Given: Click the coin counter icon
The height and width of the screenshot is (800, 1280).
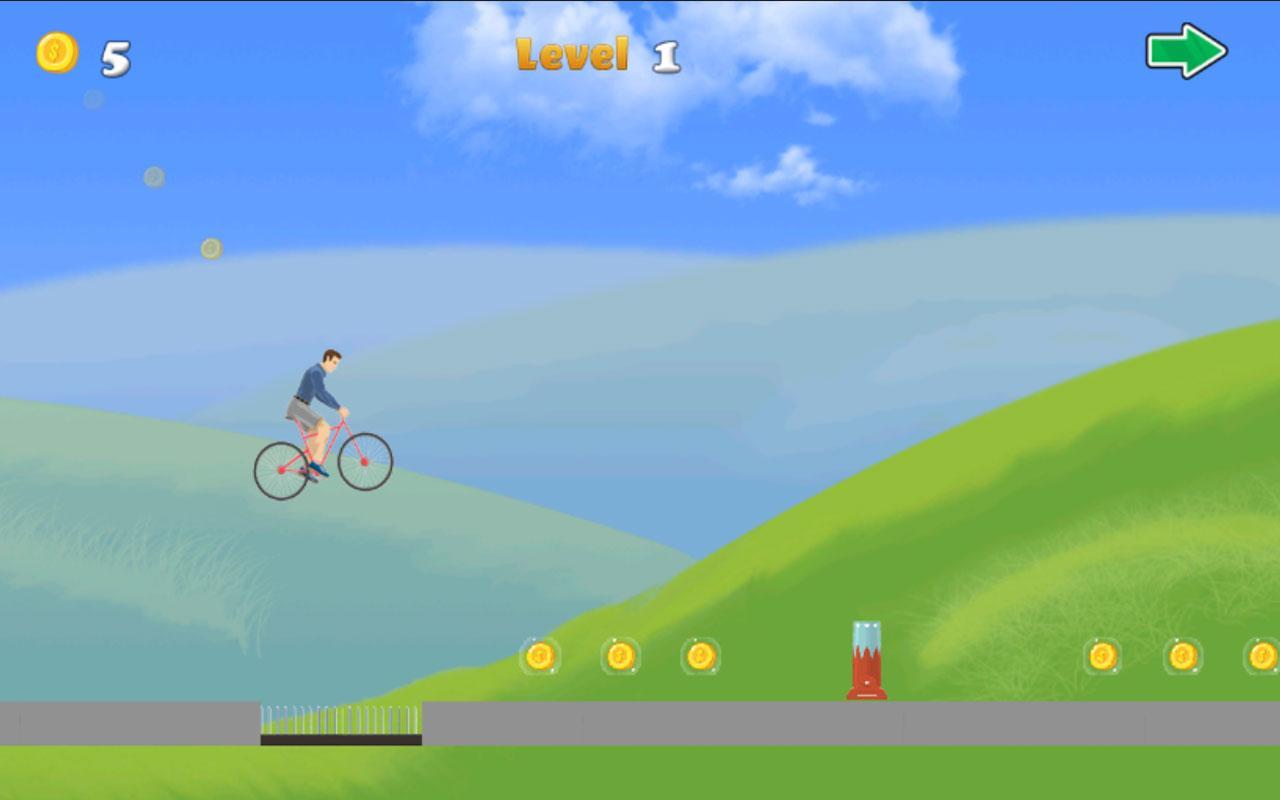Looking at the screenshot, I should click(56, 54).
